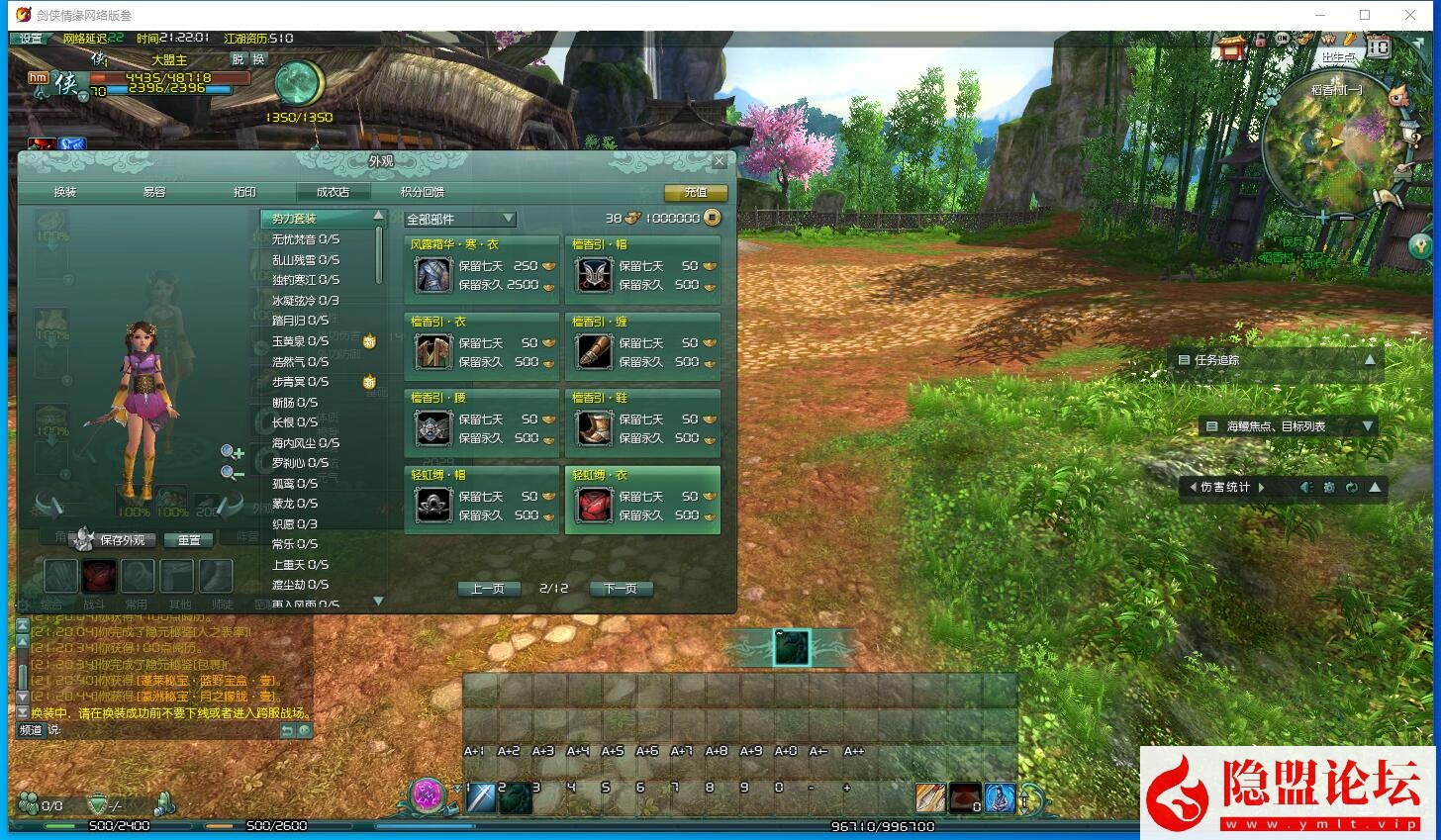The image size is (1441, 840).
Task: Mute the damage meter speaker
Action: (x=1305, y=487)
